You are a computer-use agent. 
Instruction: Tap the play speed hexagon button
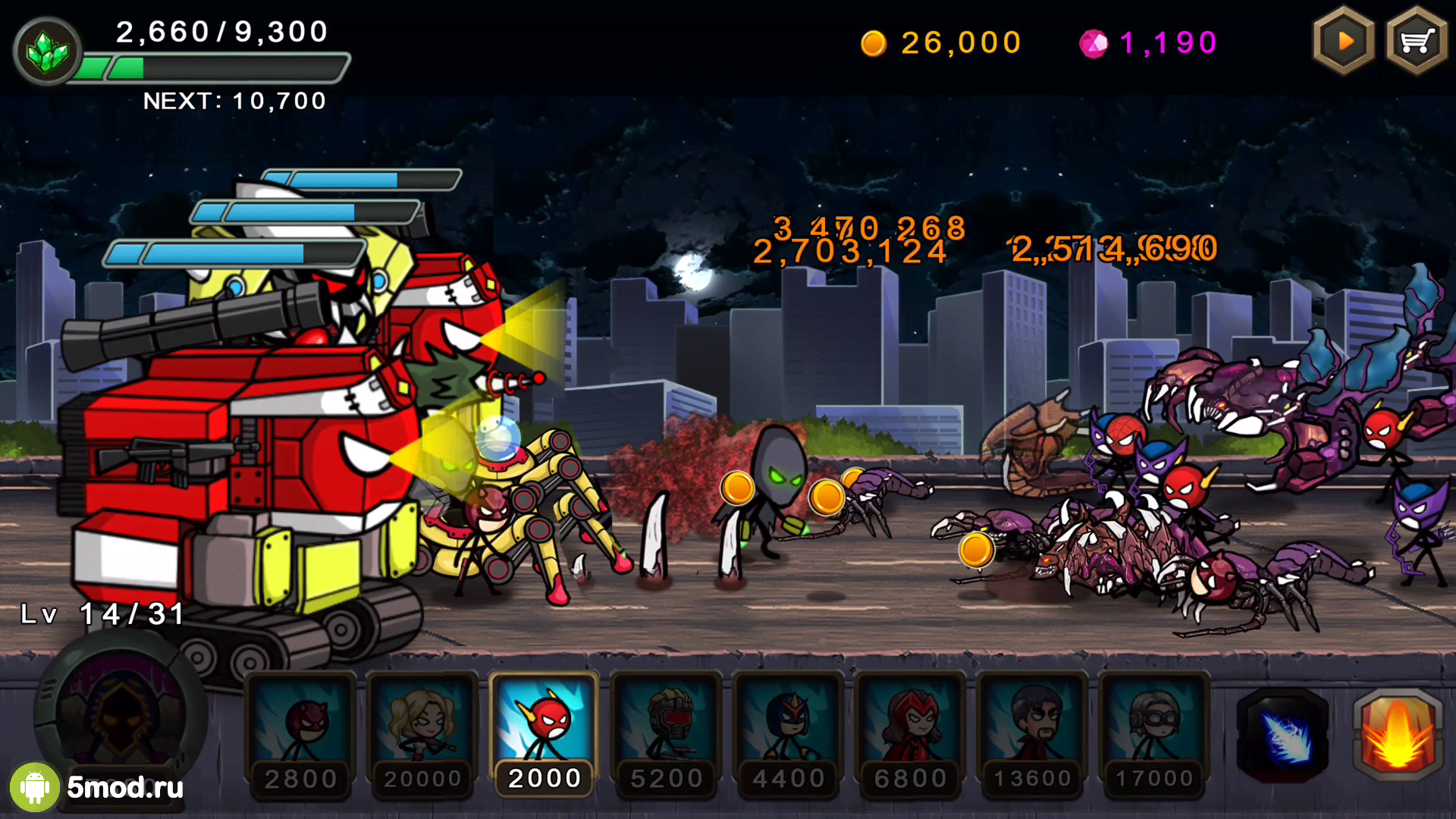[x=1344, y=42]
